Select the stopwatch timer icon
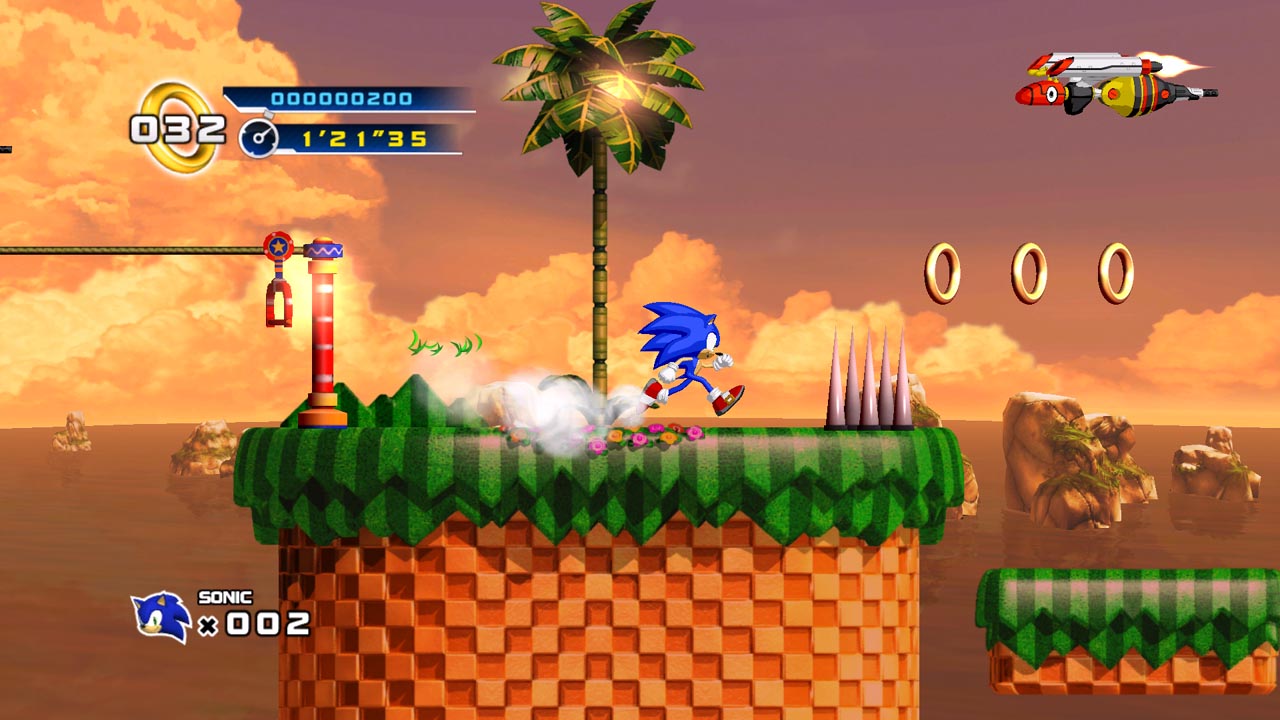Image resolution: width=1280 pixels, height=720 pixels. click(259, 138)
